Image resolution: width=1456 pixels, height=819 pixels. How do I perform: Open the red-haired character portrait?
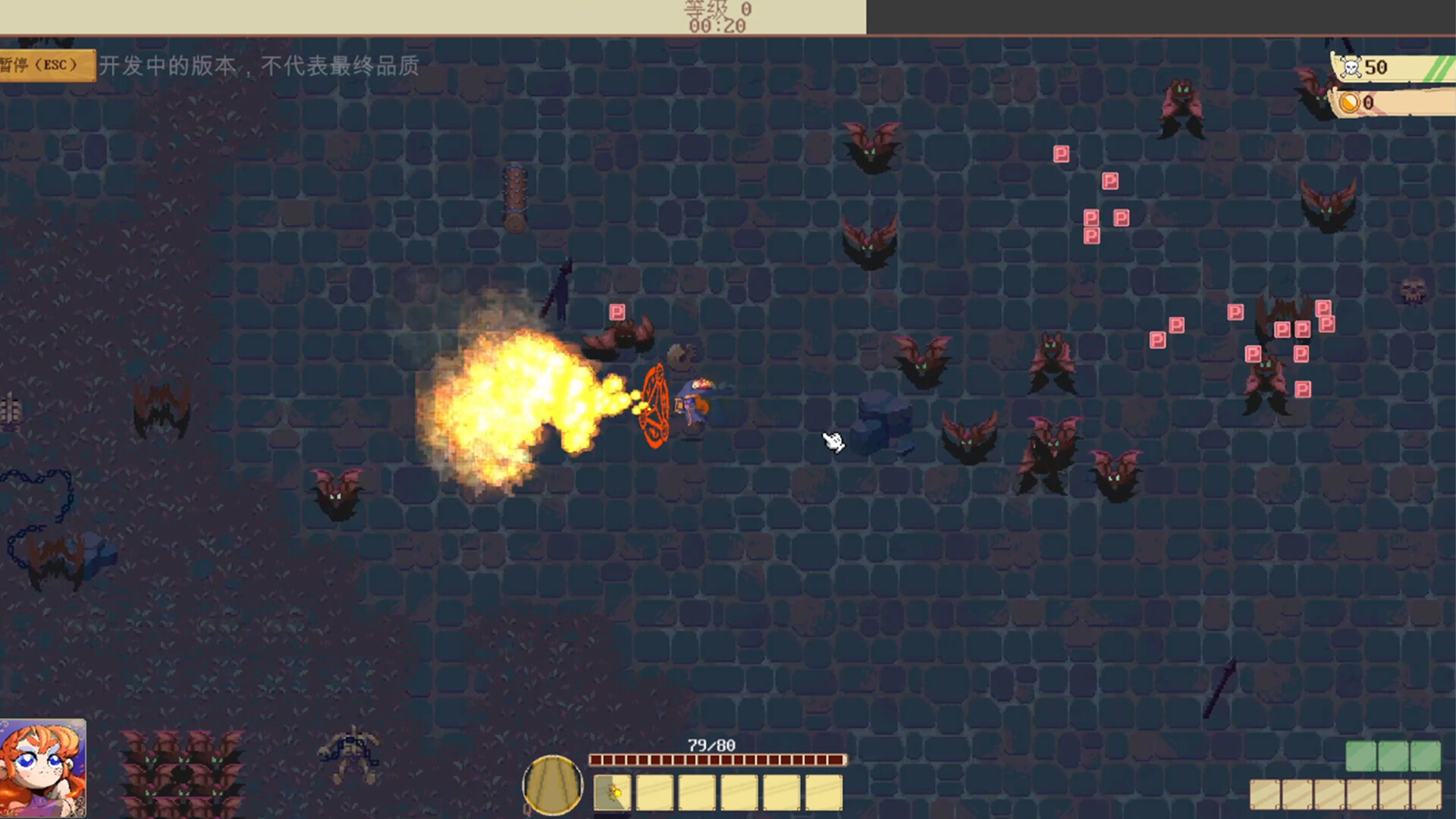(x=42, y=767)
